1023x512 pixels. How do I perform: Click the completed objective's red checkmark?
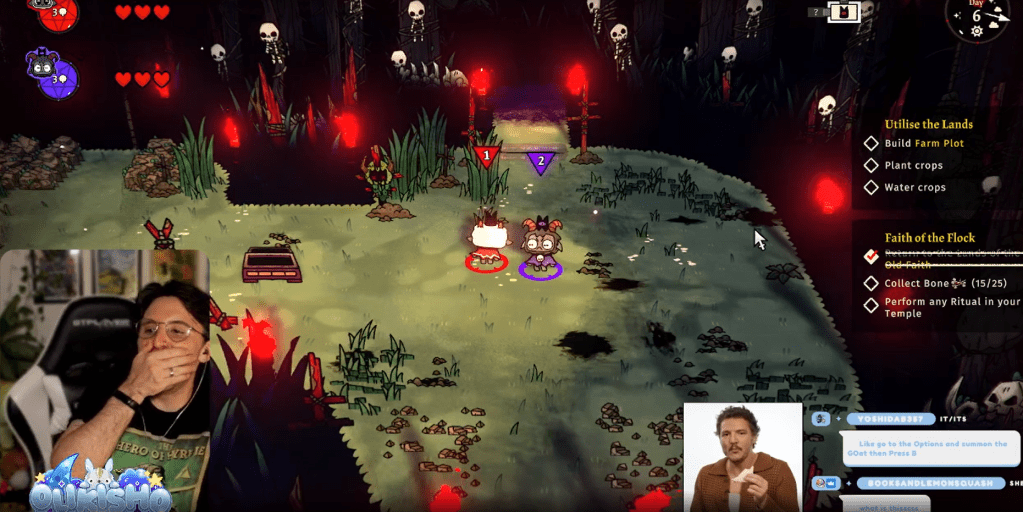point(871,257)
